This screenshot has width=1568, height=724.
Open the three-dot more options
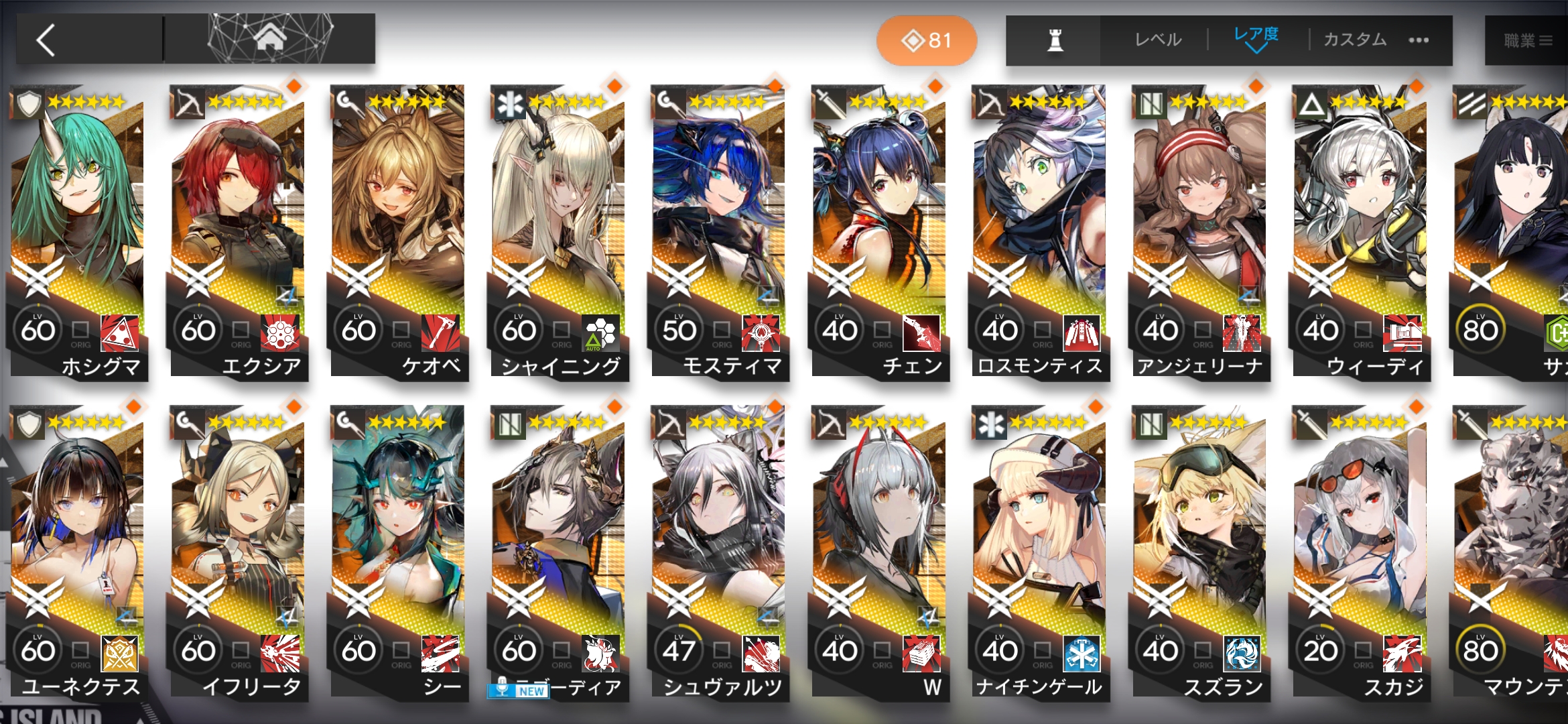tap(1419, 40)
